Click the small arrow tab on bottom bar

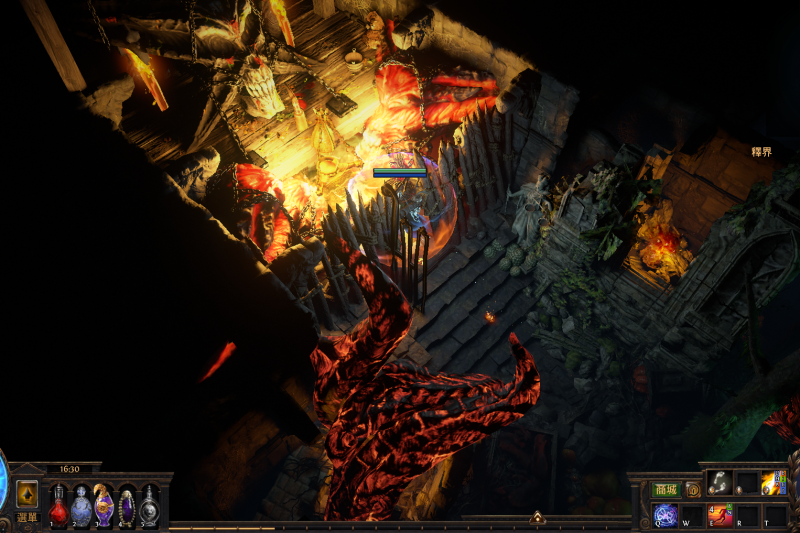537,518
